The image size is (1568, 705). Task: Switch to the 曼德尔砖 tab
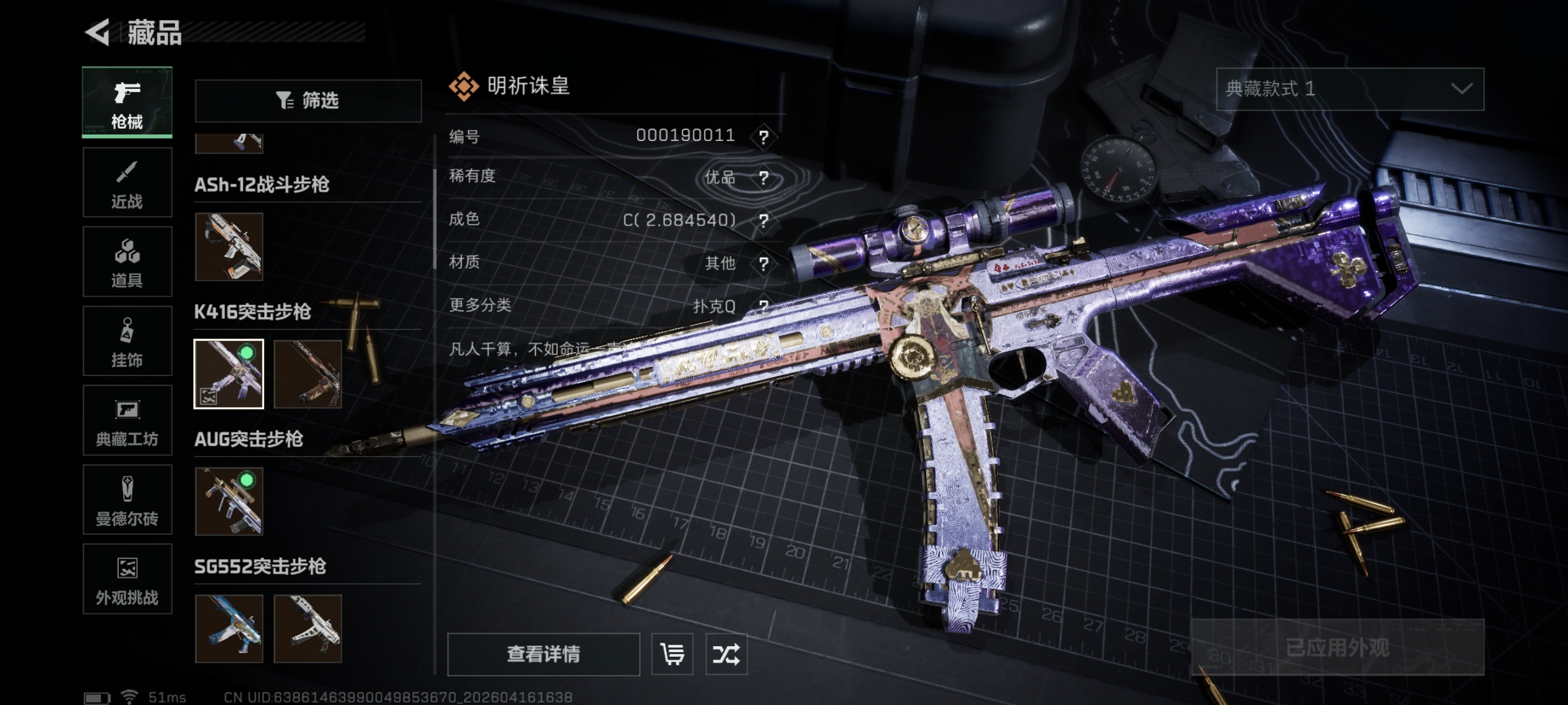127,500
